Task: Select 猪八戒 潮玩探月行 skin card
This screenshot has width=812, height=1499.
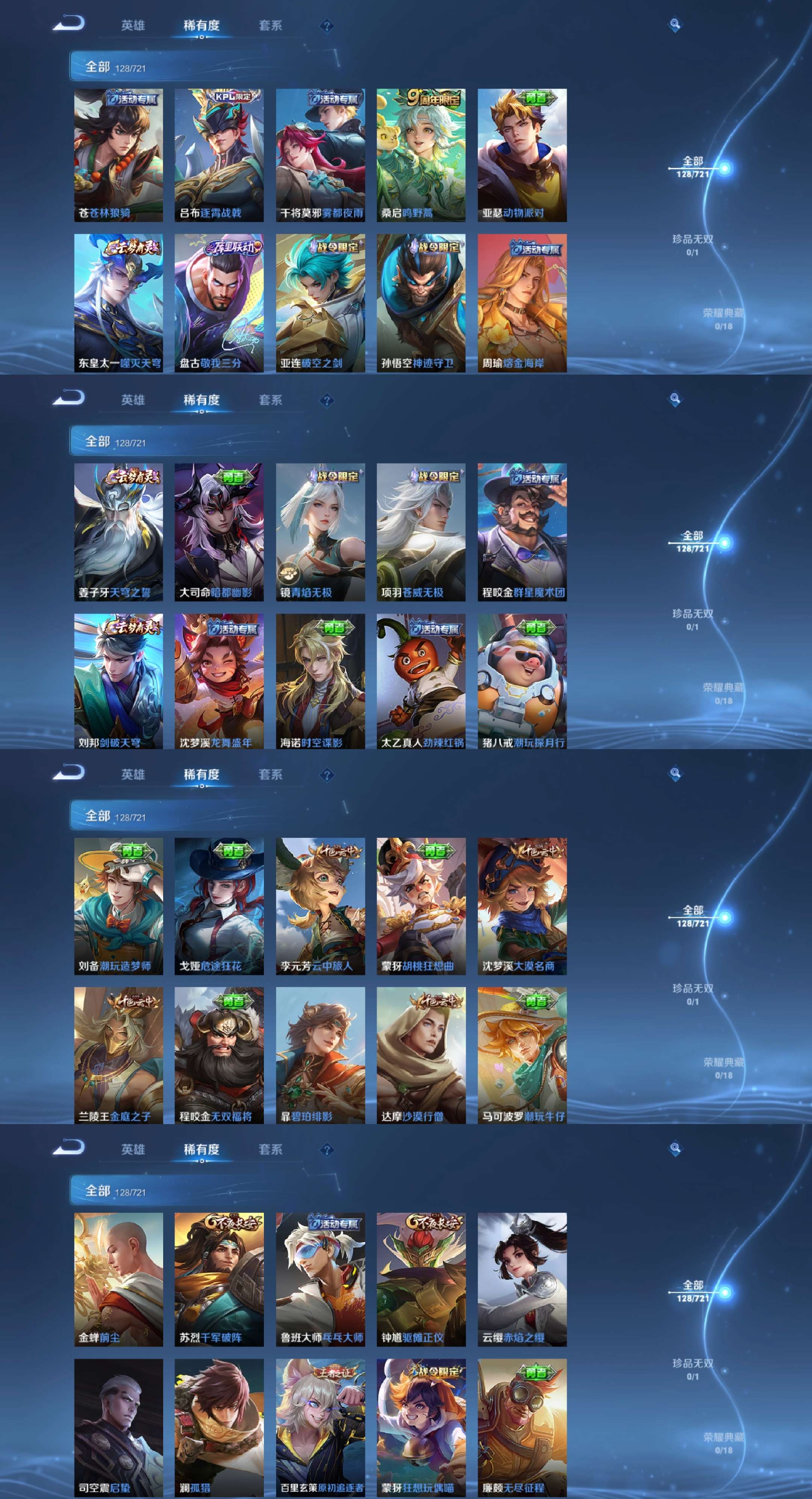Action: point(522,681)
